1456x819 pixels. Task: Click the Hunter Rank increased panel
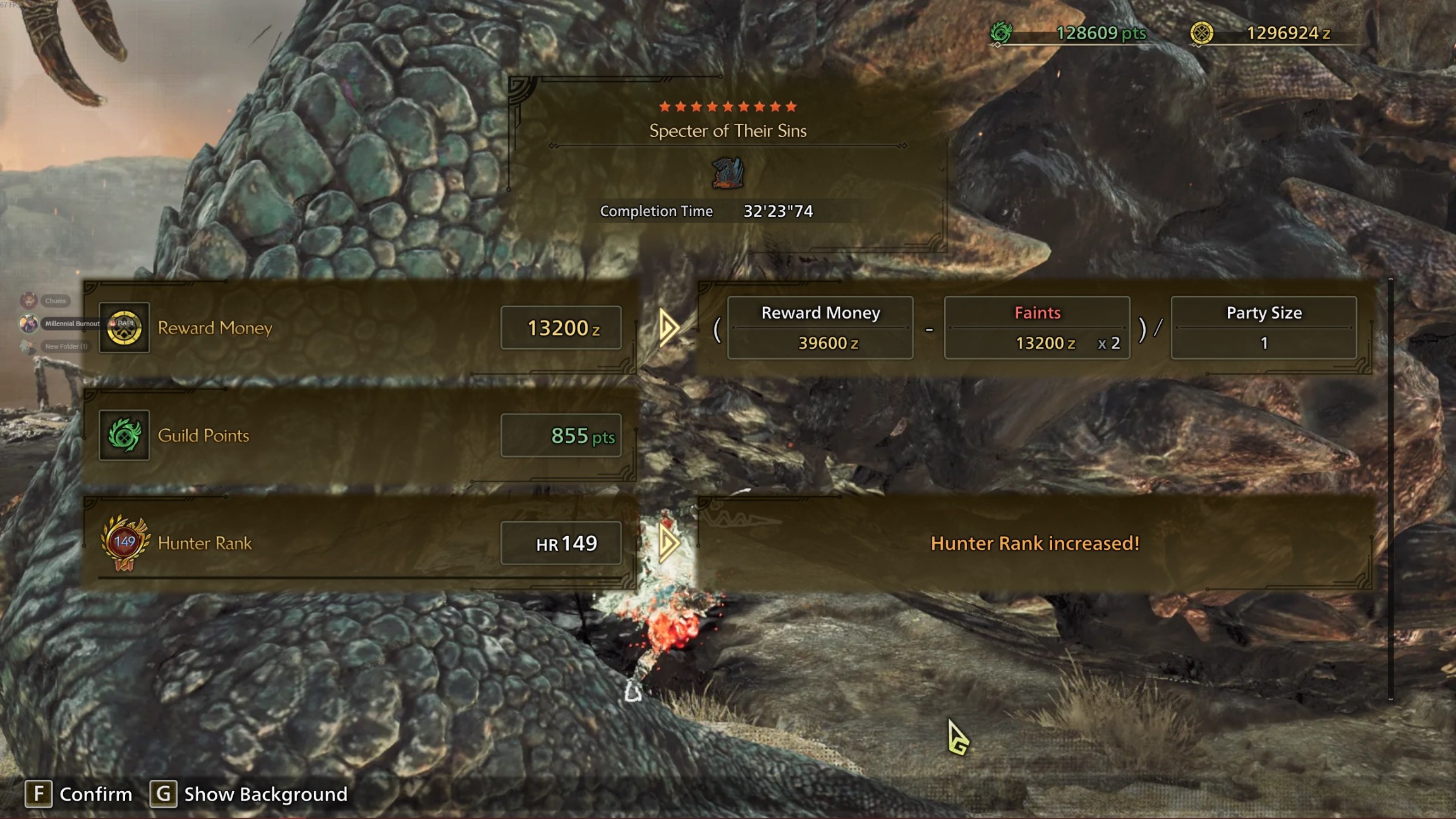point(1034,543)
